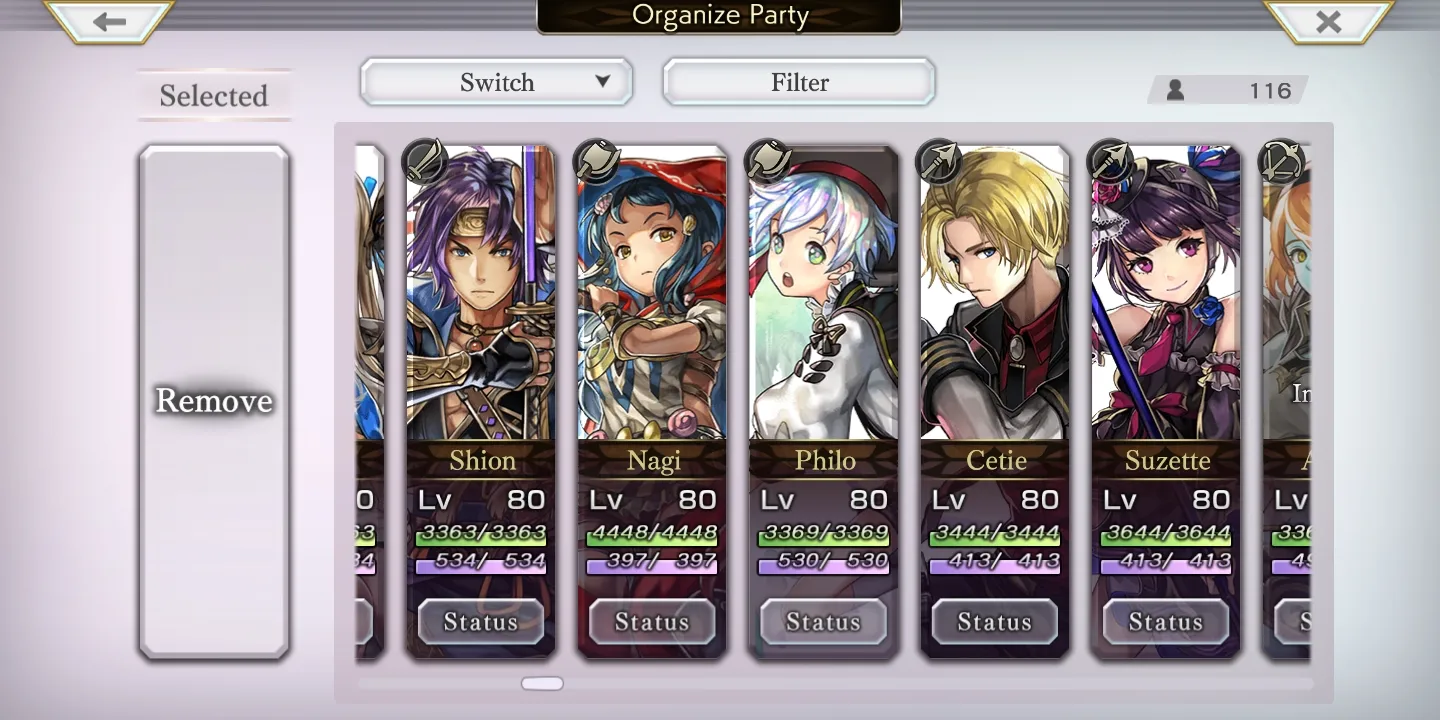Image resolution: width=1440 pixels, height=720 pixels.
Task: Pick Philo's character card
Action: coord(823,300)
